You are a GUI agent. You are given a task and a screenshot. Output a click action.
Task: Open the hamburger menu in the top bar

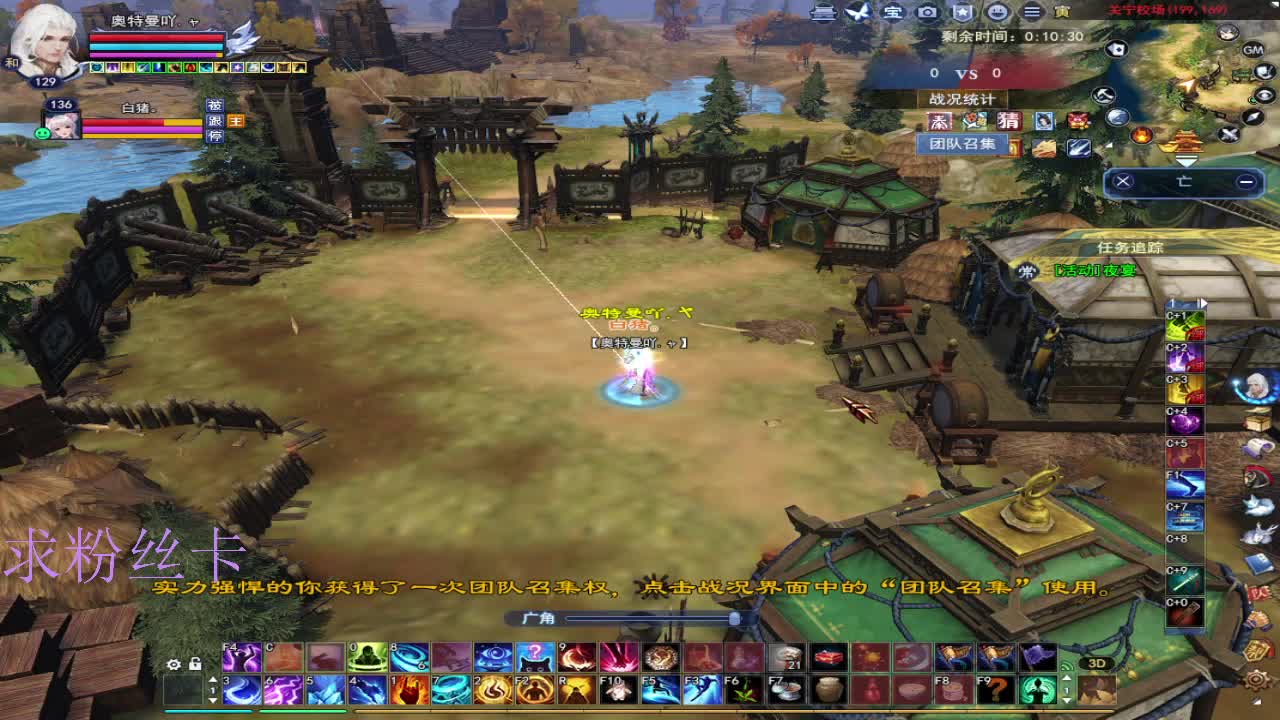(1032, 14)
